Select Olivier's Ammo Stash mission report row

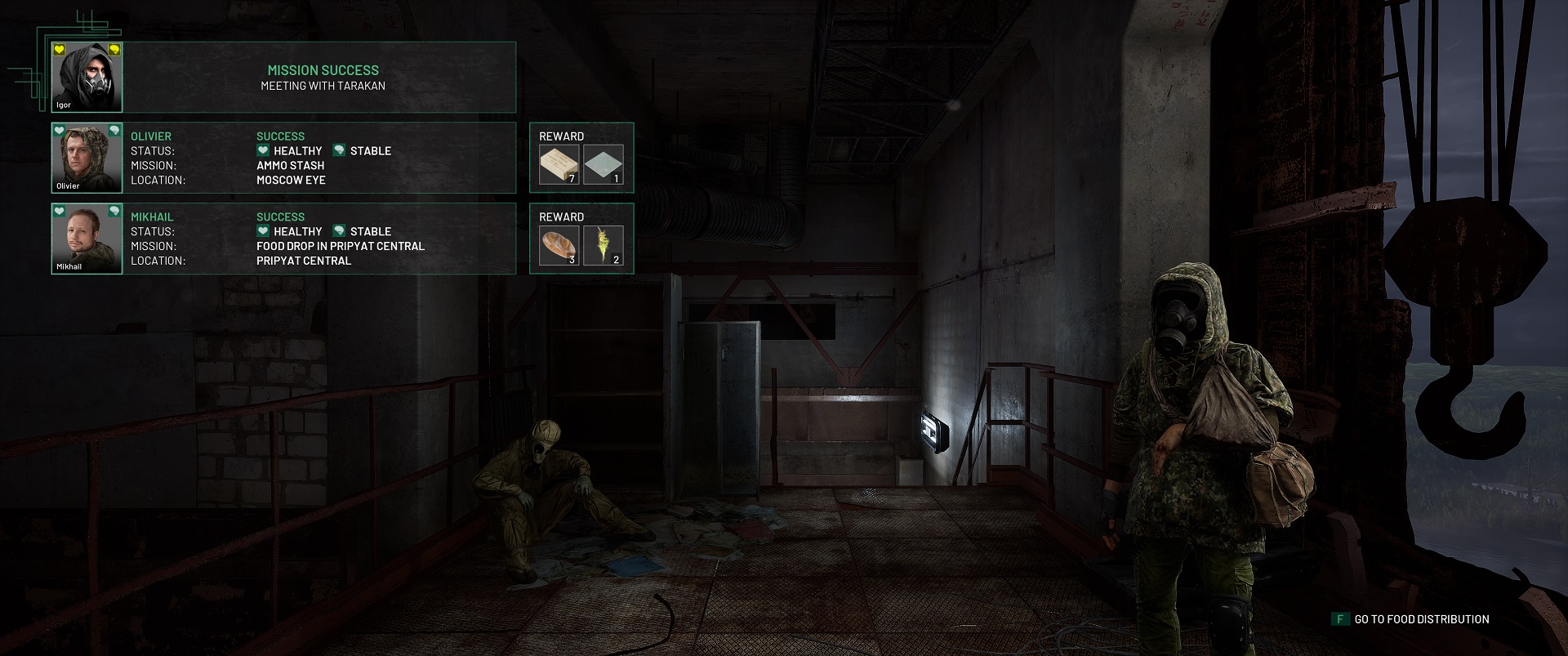pyautogui.click(x=318, y=158)
